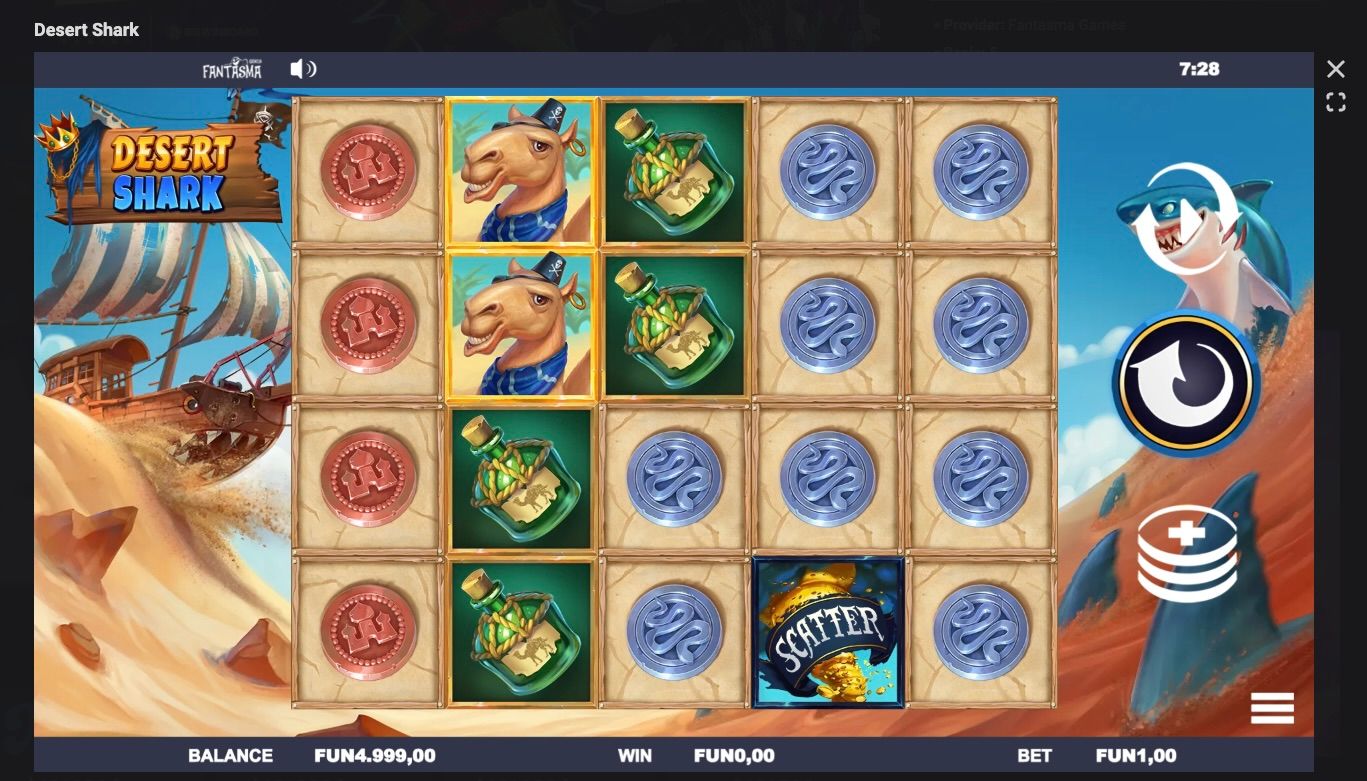
Task: Toggle autoplay spinning
Action: (1185, 383)
